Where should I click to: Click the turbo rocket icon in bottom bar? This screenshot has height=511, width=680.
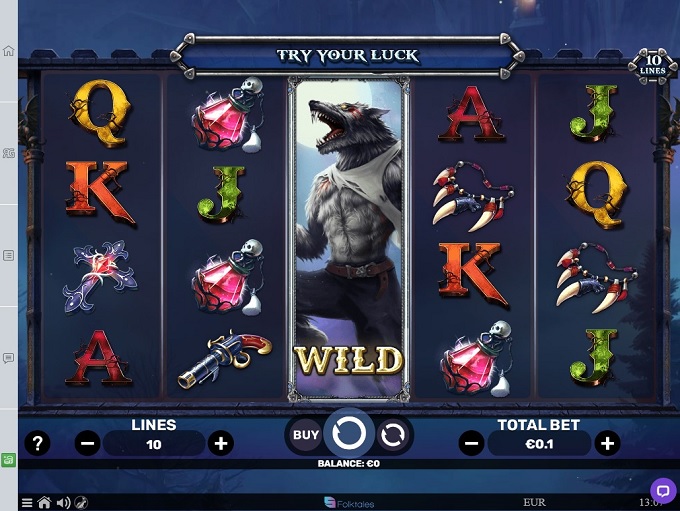81,503
